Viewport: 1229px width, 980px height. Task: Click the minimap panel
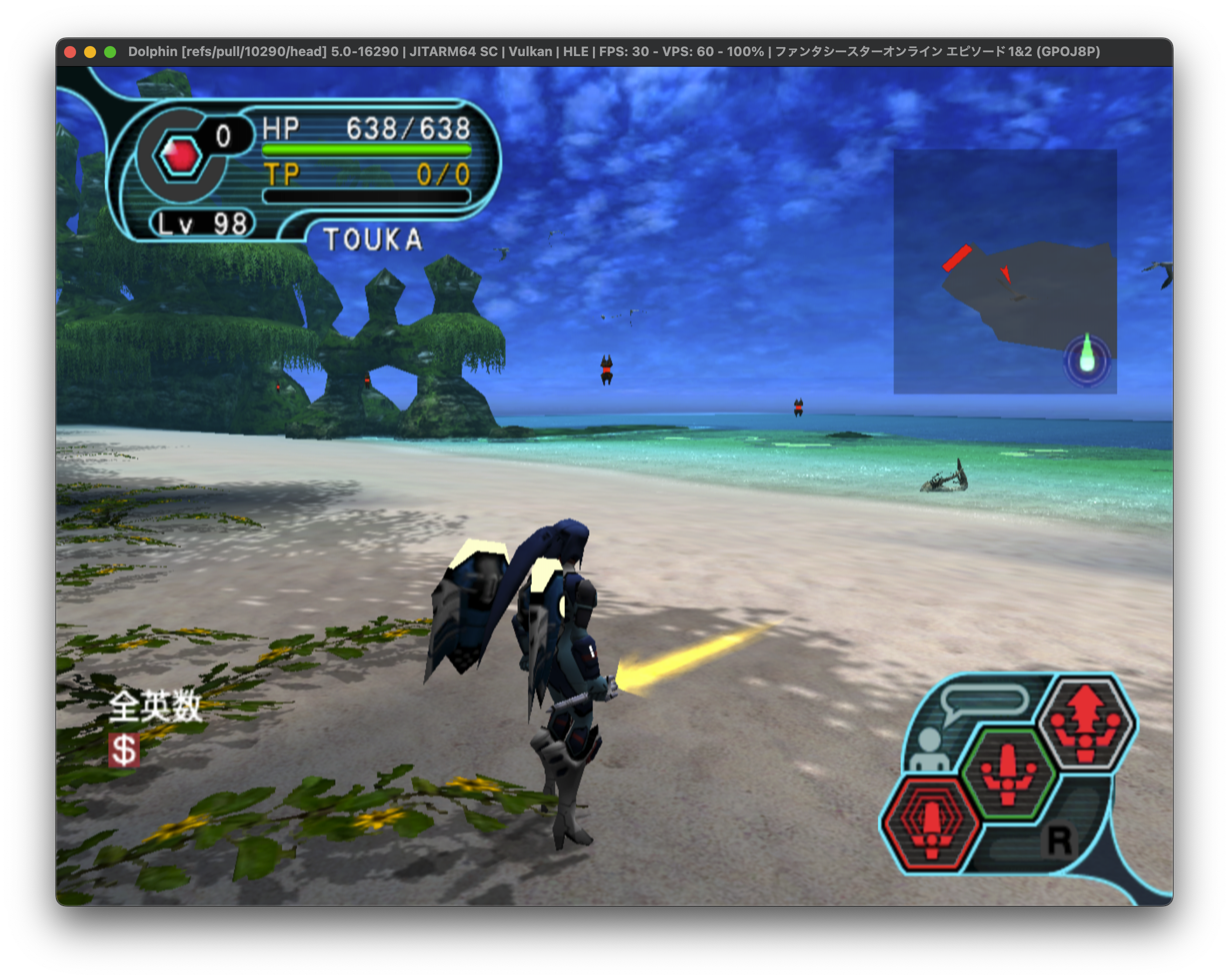coord(1004,271)
